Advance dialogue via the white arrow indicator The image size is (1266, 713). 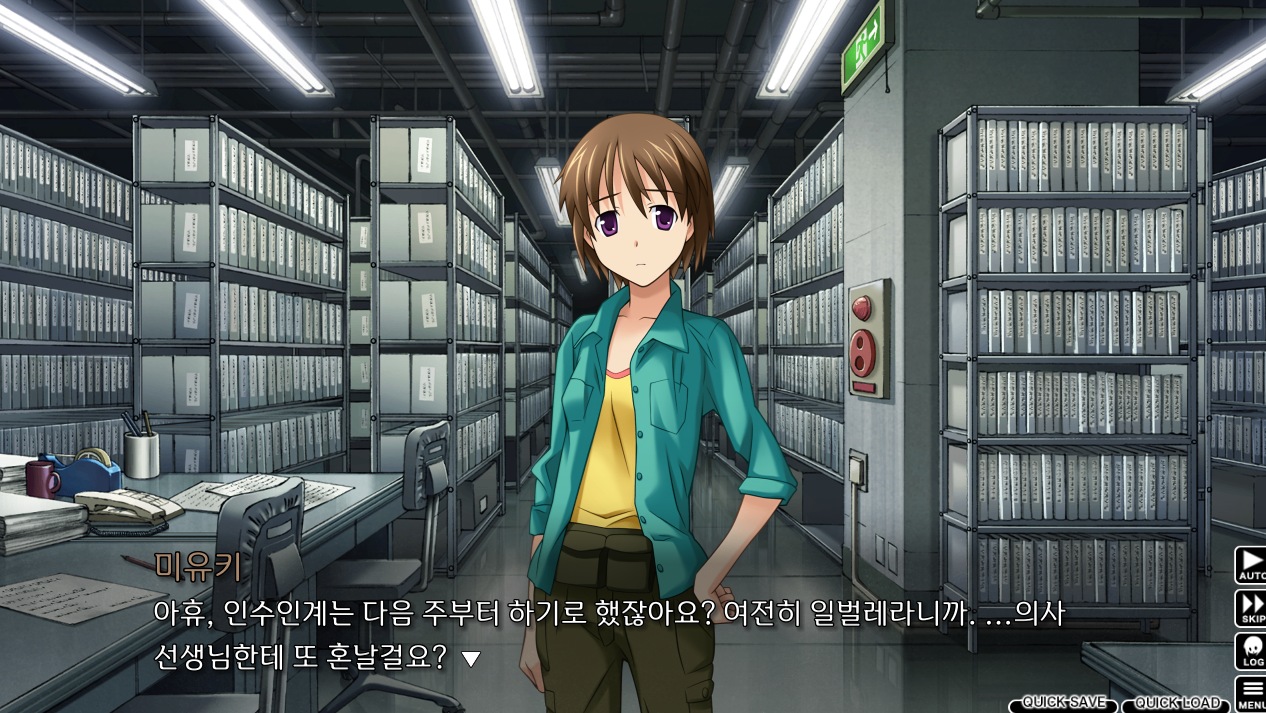coord(470,659)
